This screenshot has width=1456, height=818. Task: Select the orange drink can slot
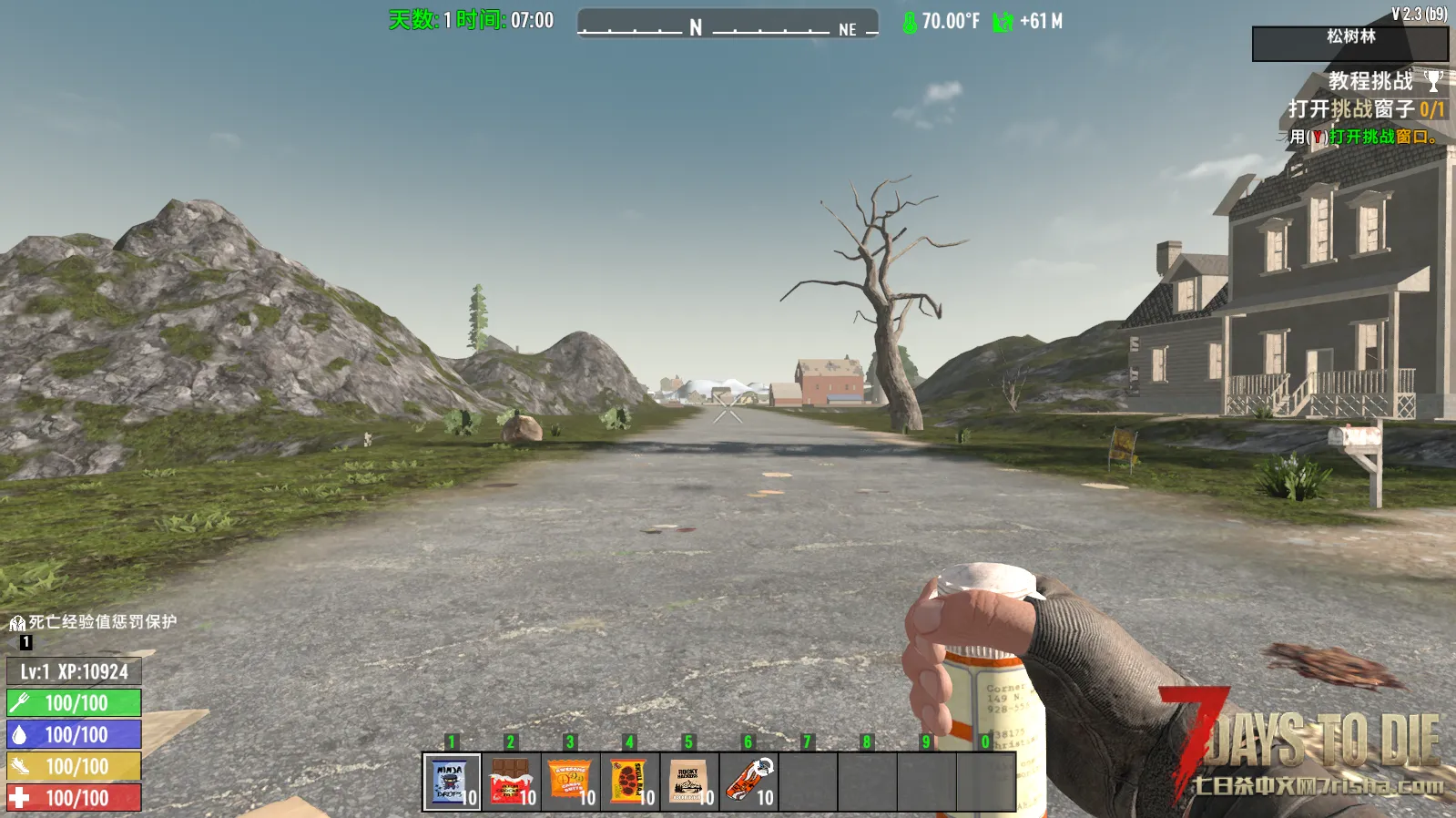pyautogui.click(x=748, y=782)
